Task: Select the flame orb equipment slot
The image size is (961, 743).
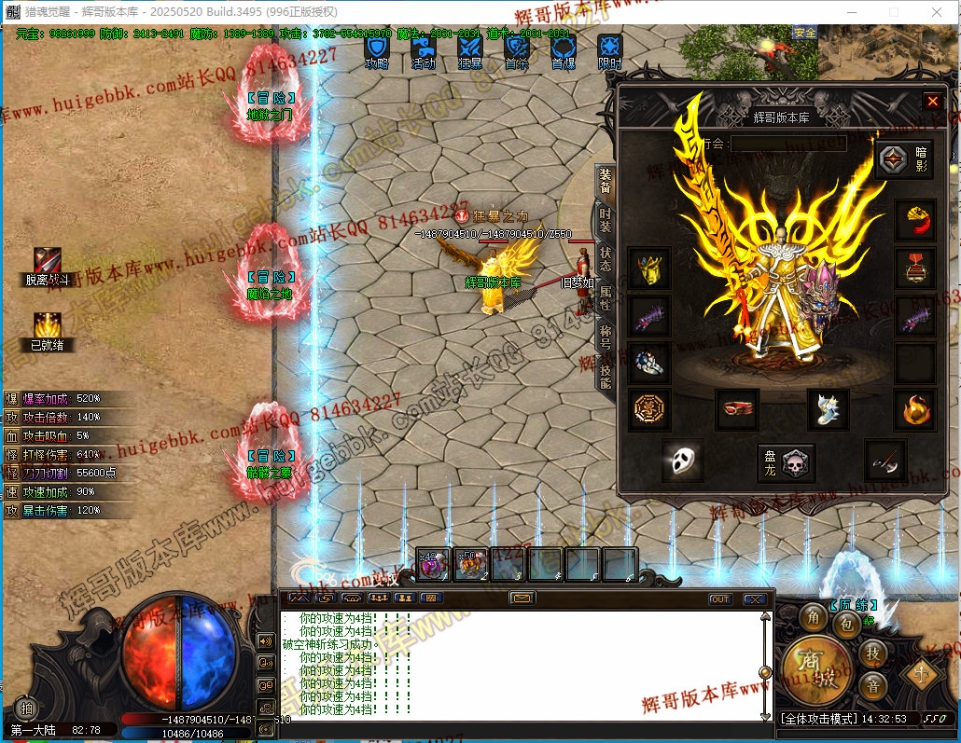Action: coord(913,408)
